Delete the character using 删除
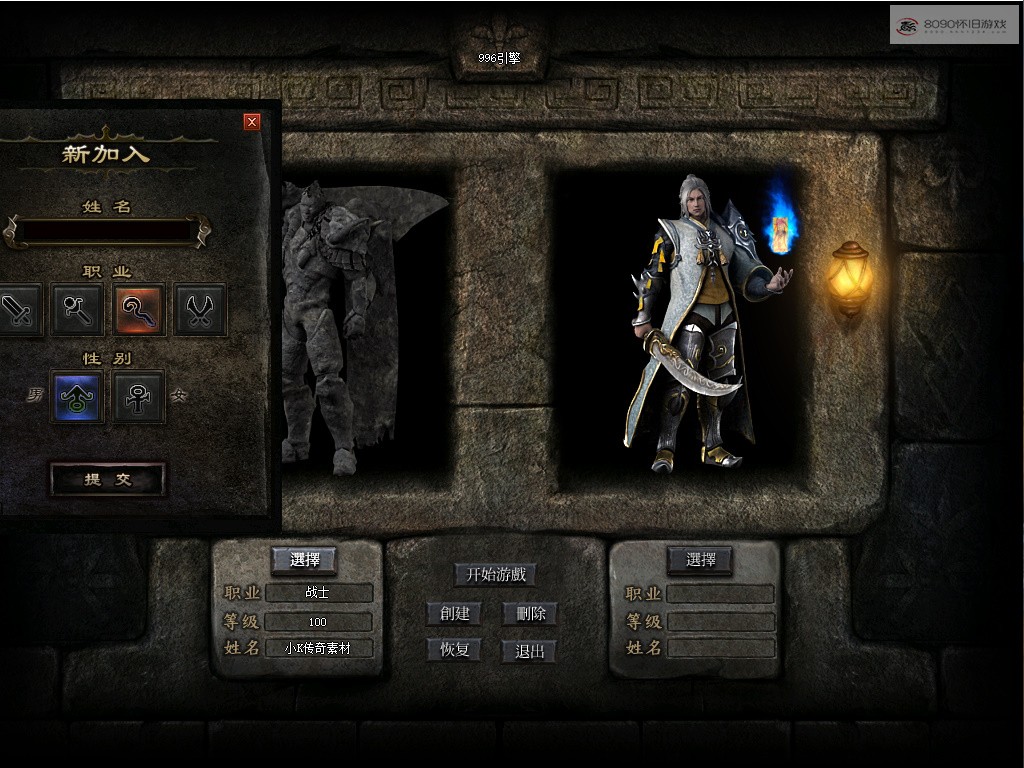The width and height of the screenshot is (1024, 768). (x=530, y=613)
